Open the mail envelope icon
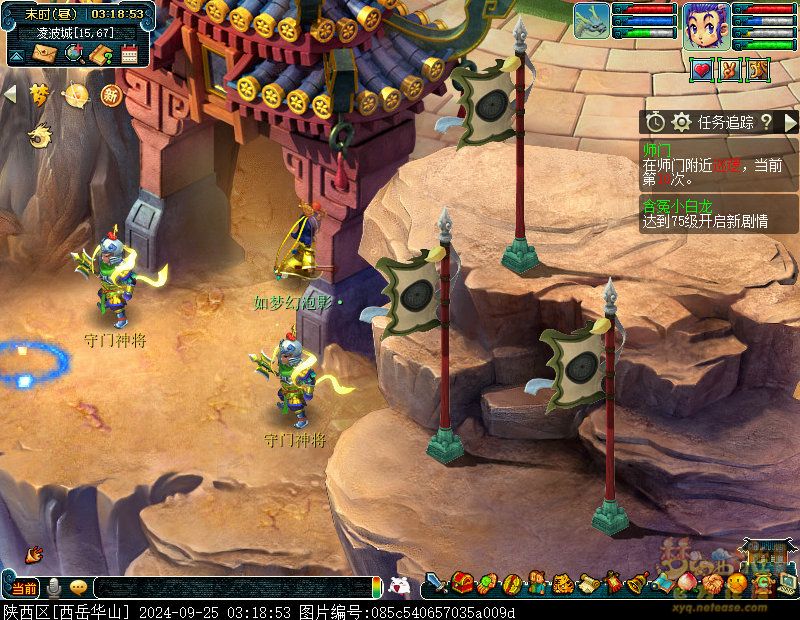 point(45,54)
